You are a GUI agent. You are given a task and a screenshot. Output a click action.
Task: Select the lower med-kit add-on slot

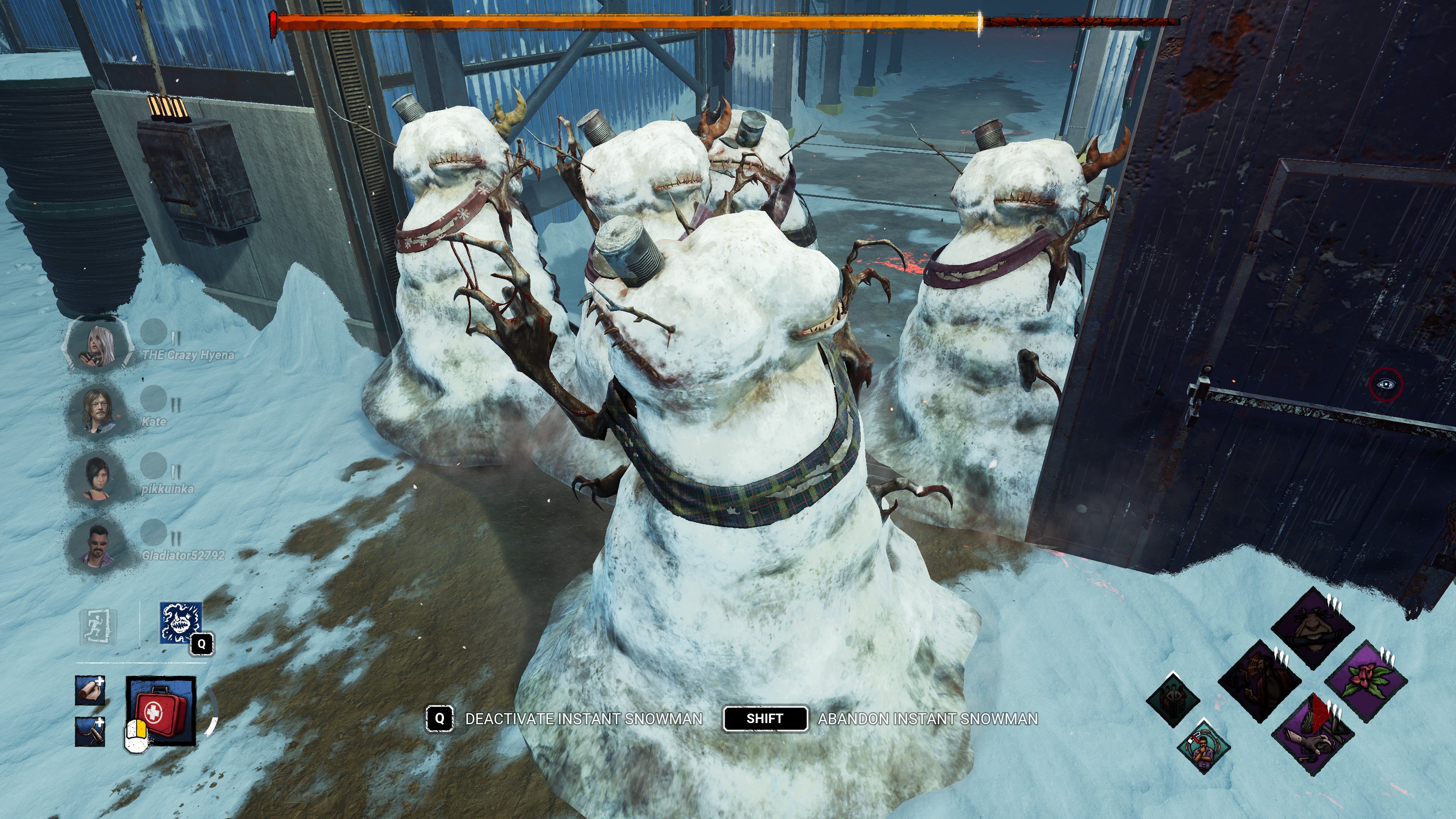click(x=90, y=732)
